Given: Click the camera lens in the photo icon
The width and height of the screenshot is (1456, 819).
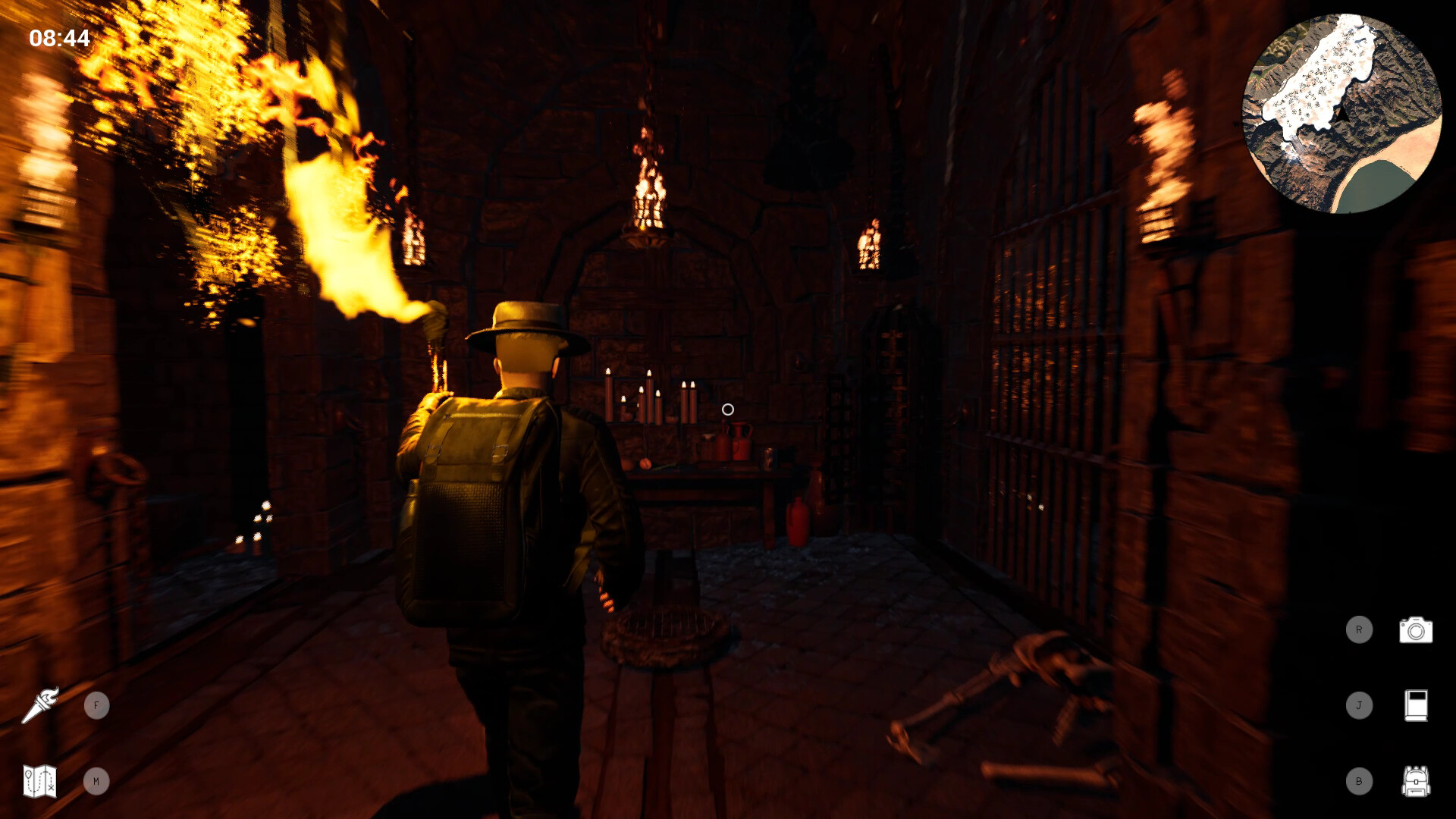Looking at the screenshot, I should pos(1416,632).
